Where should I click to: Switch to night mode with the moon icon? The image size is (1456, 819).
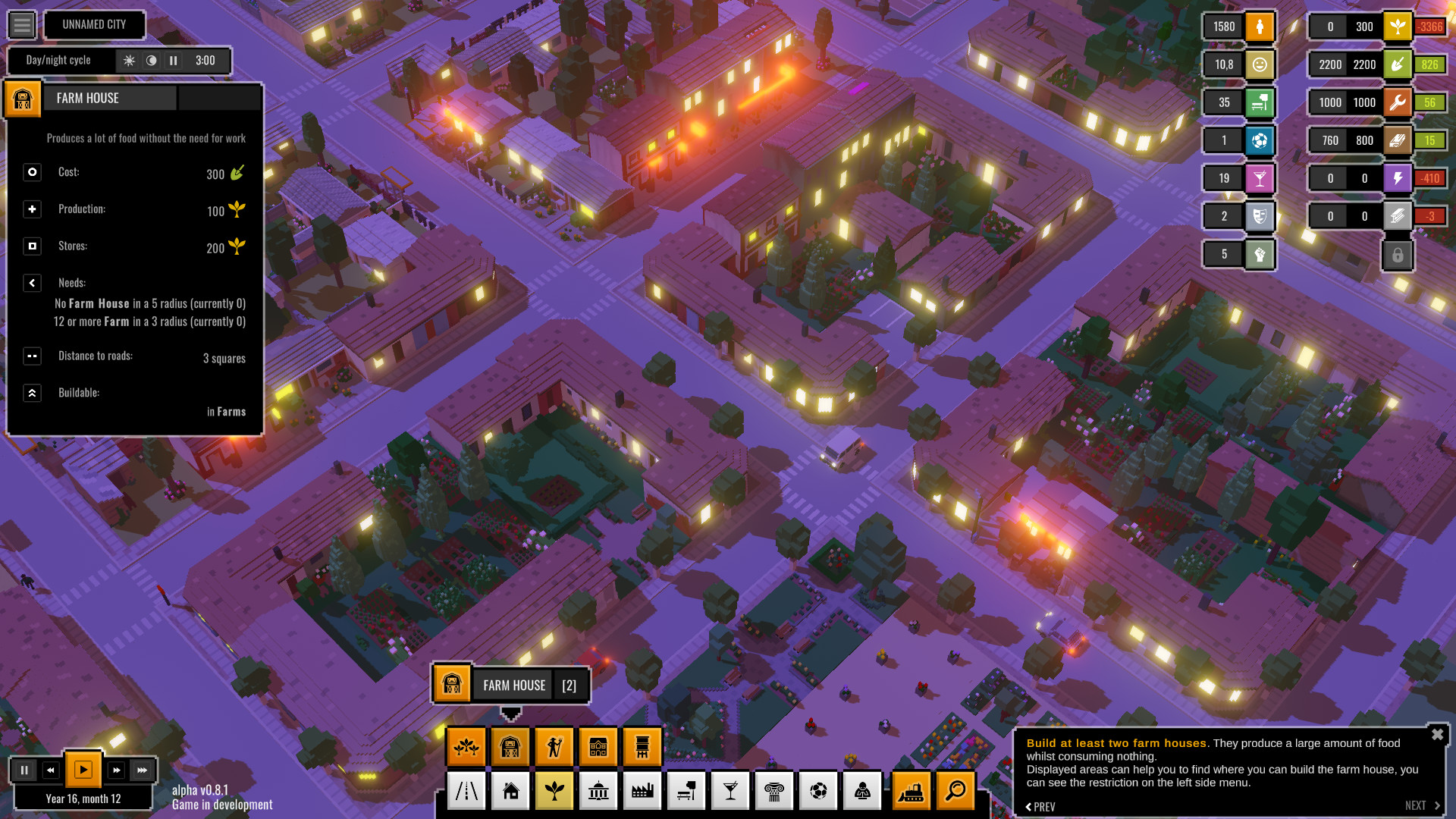pos(151,61)
